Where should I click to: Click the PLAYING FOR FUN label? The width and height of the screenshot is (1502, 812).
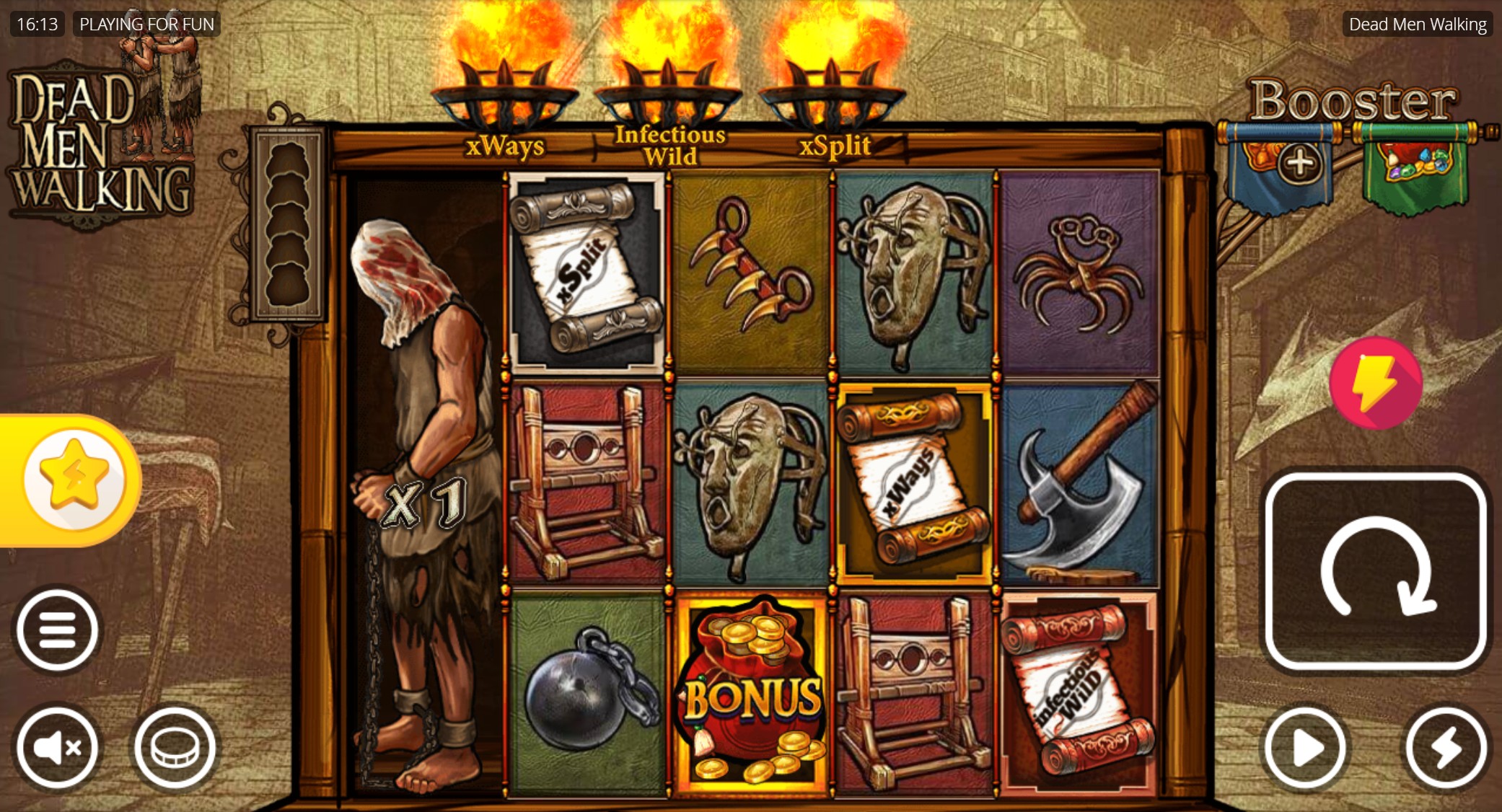pos(146,24)
